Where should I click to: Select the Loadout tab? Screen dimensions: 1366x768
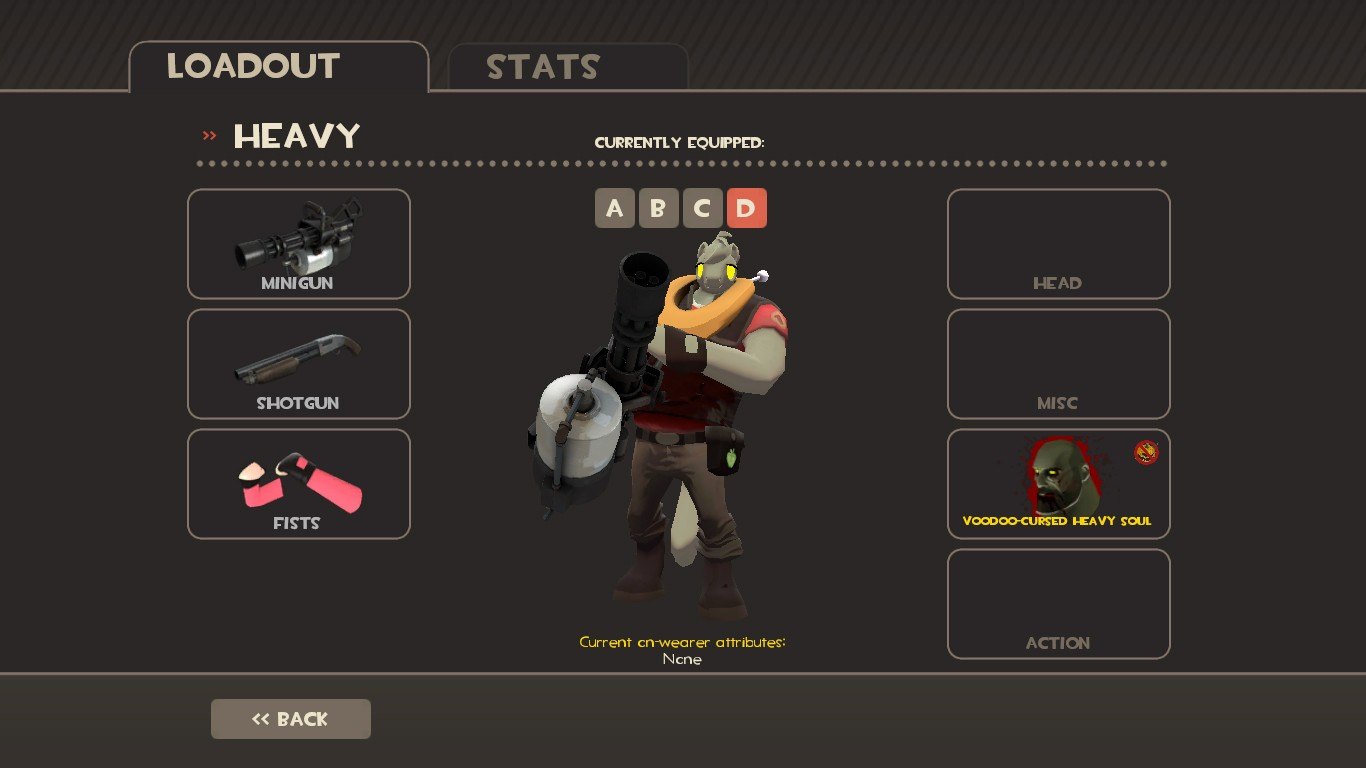pos(278,67)
